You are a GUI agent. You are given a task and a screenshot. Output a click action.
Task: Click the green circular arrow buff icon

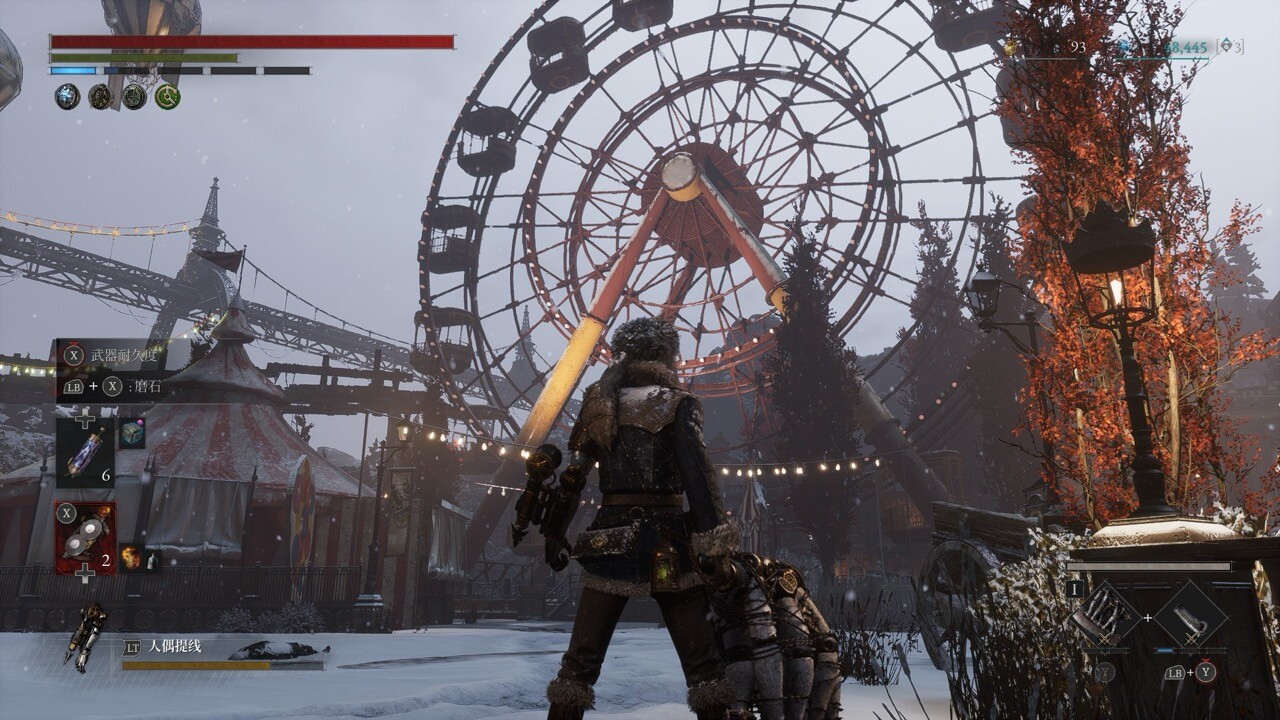(x=167, y=96)
